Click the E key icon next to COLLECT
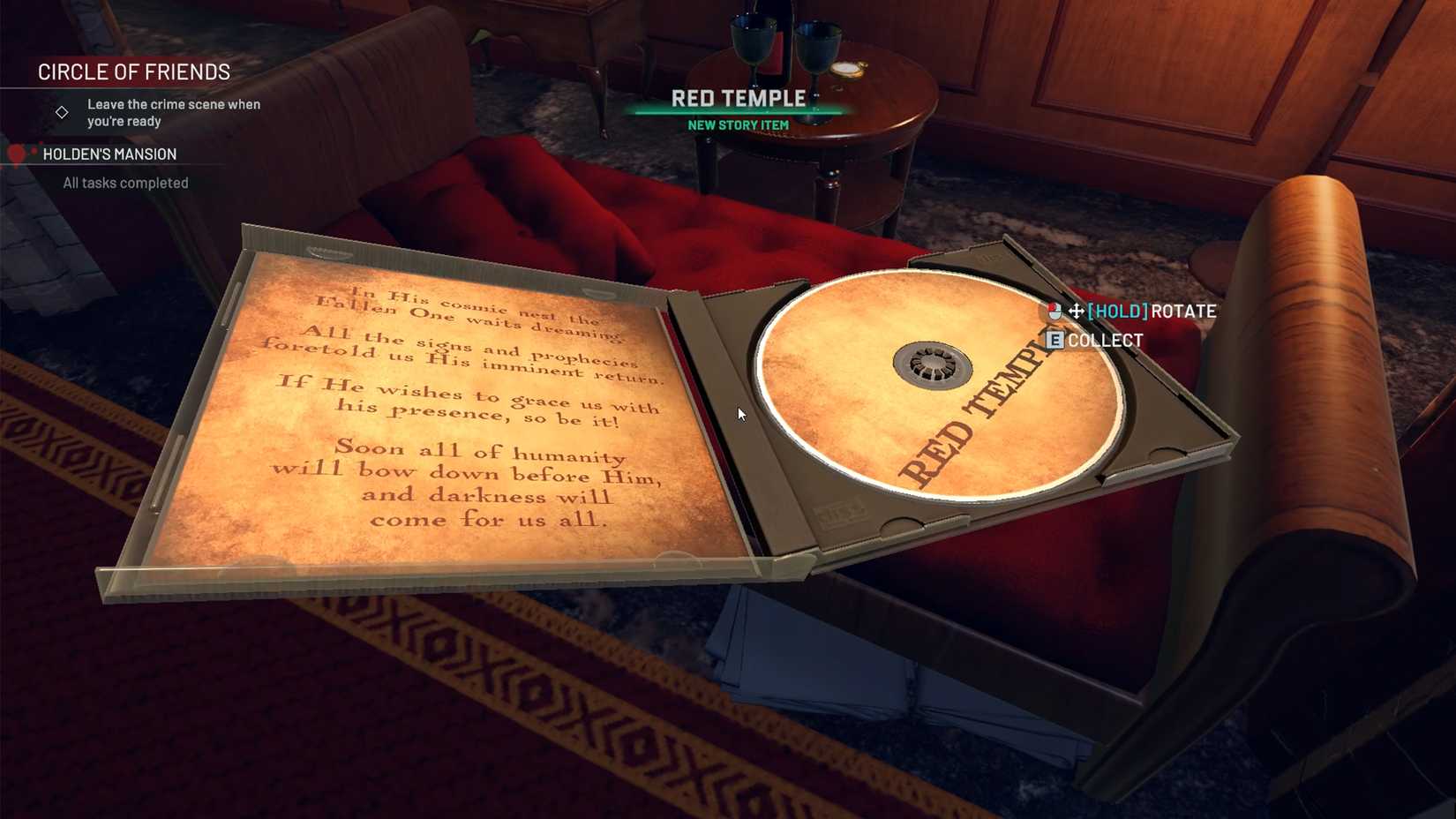 pyautogui.click(x=1054, y=340)
